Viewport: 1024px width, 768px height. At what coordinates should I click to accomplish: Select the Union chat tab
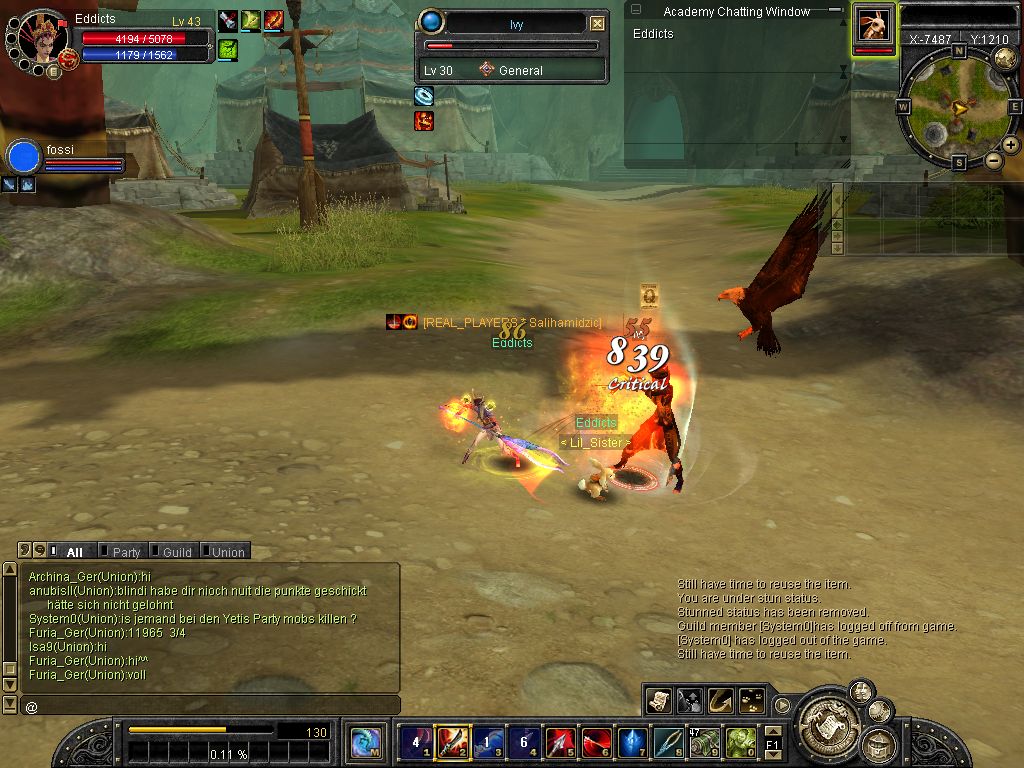(x=227, y=551)
